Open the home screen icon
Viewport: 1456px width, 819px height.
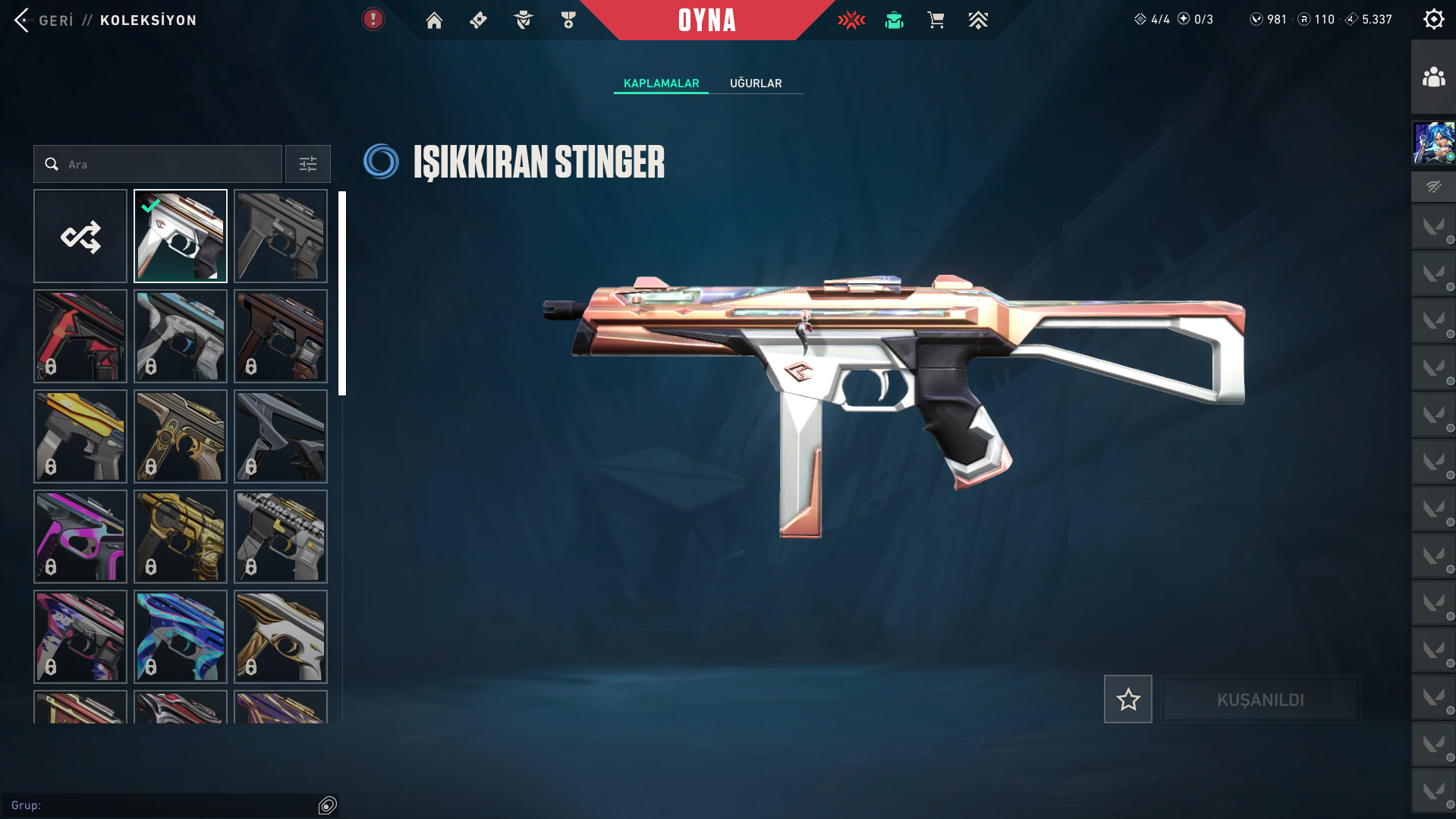(434, 20)
